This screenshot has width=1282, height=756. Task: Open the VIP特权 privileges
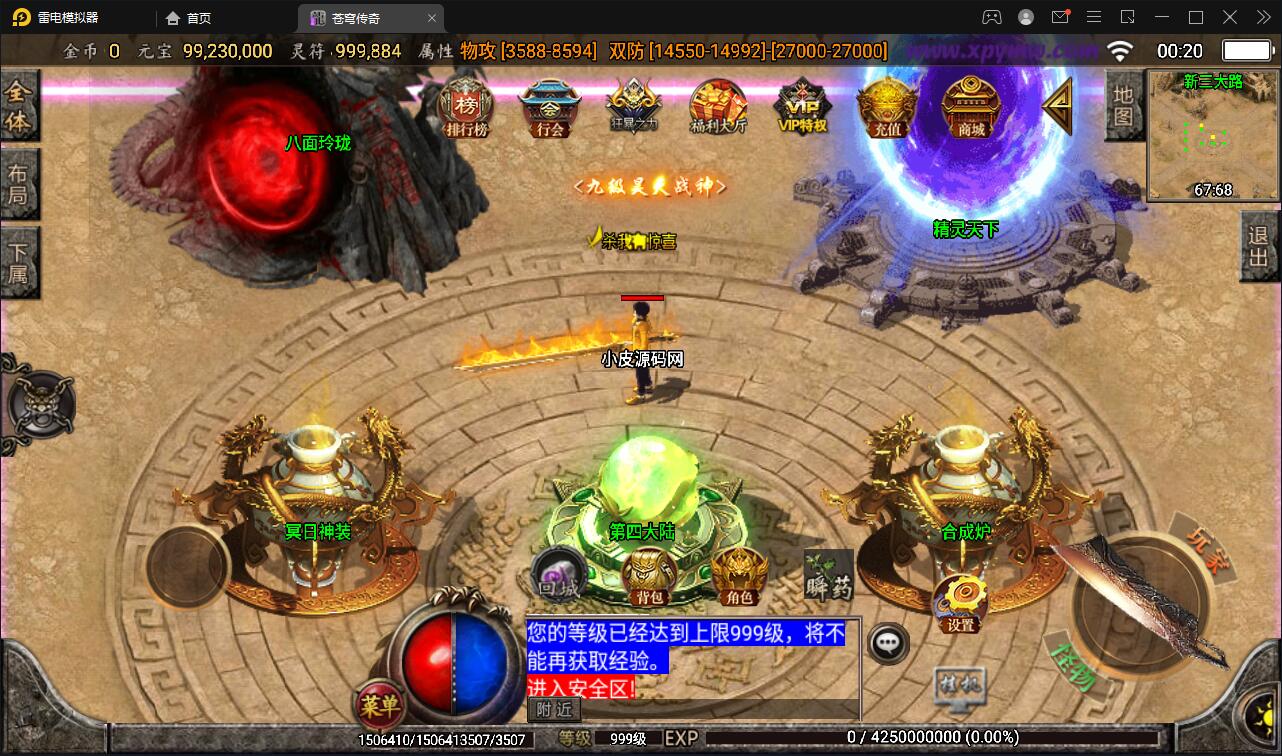pos(803,108)
